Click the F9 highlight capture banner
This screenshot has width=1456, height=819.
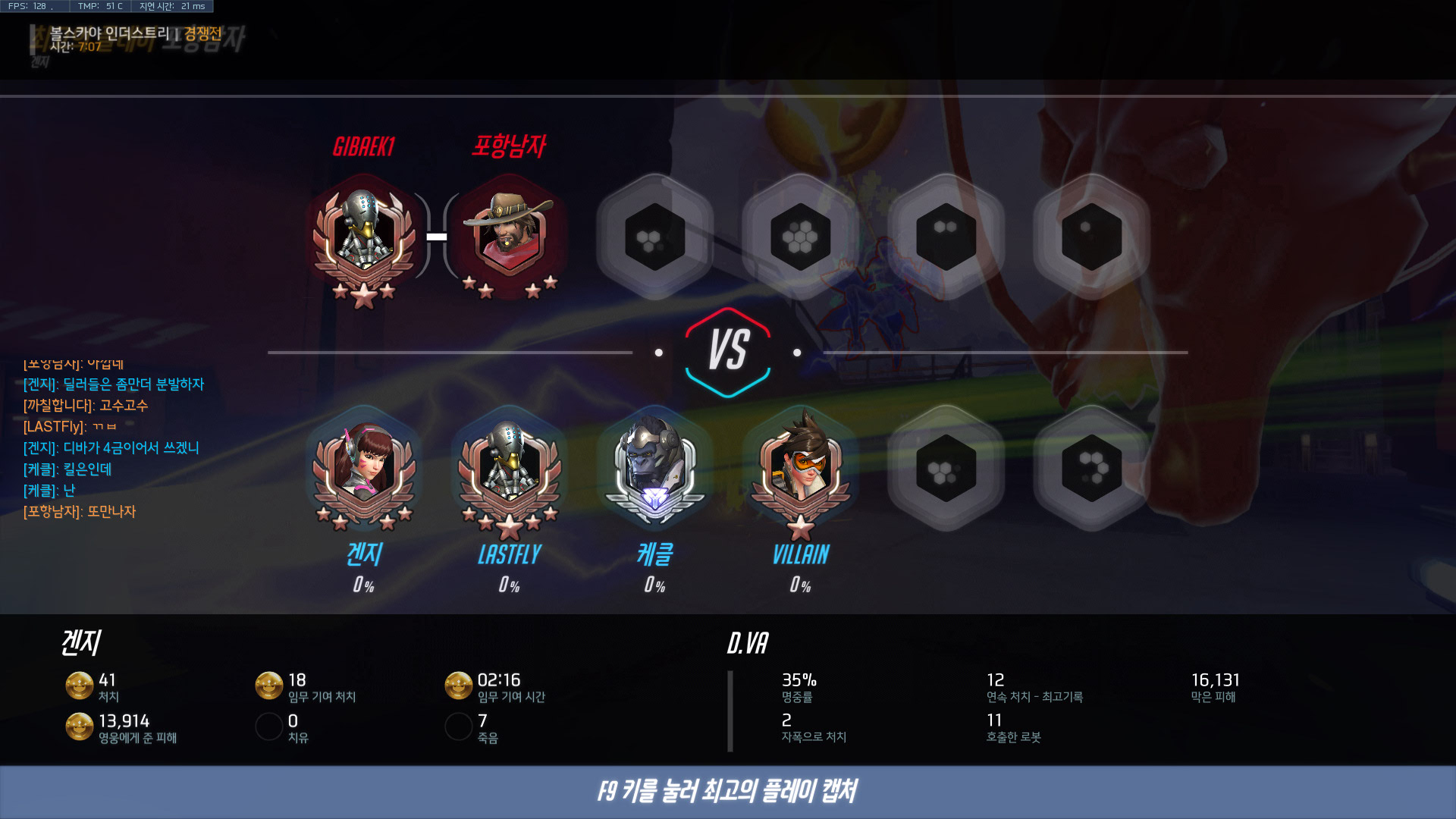[x=728, y=792]
